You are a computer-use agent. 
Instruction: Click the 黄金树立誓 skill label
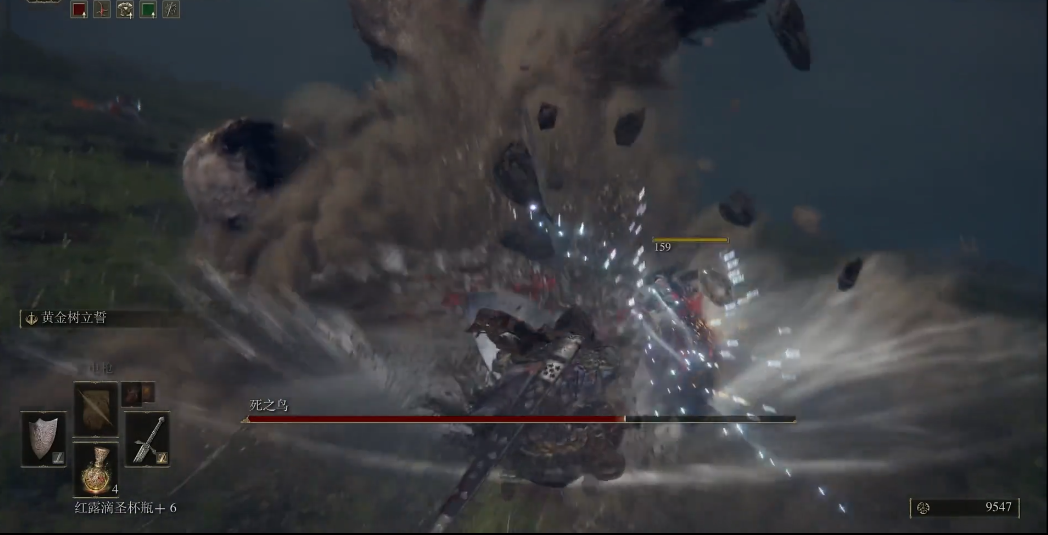[73, 318]
